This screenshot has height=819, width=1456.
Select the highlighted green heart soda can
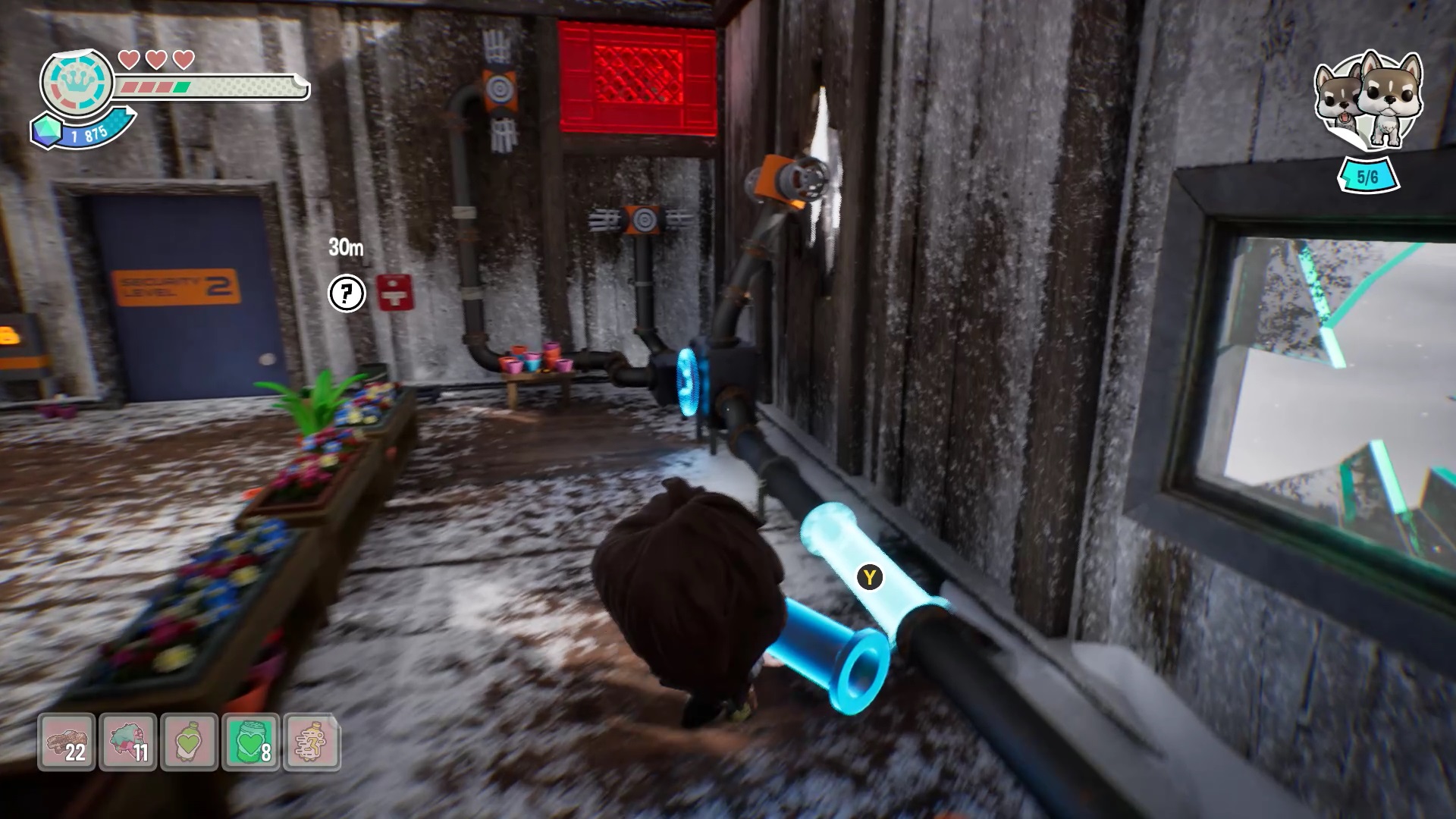coord(251,742)
